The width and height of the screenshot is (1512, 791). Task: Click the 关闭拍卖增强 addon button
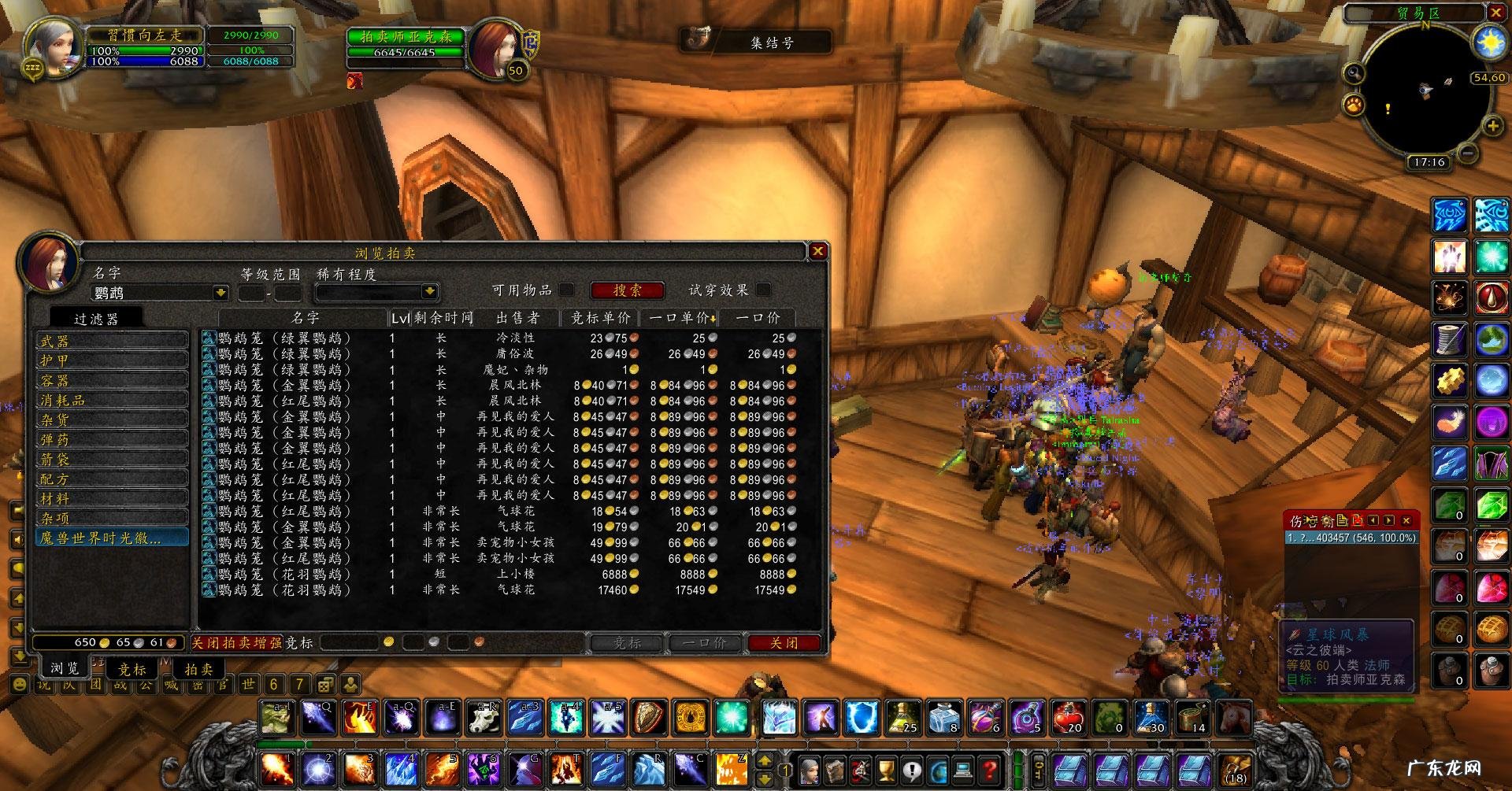(236, 643)
